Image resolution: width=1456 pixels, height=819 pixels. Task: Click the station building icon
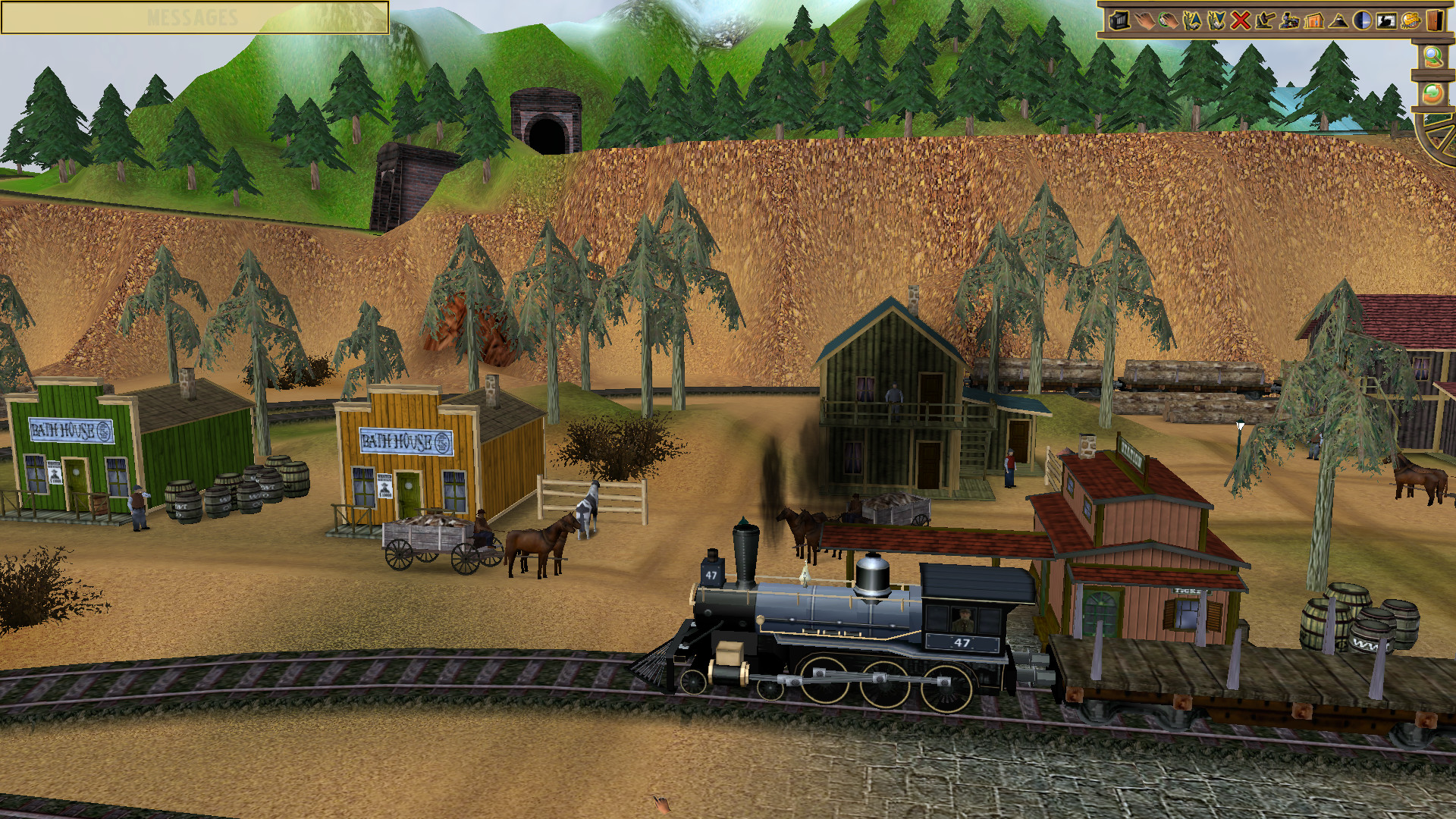pos(1313,23)
